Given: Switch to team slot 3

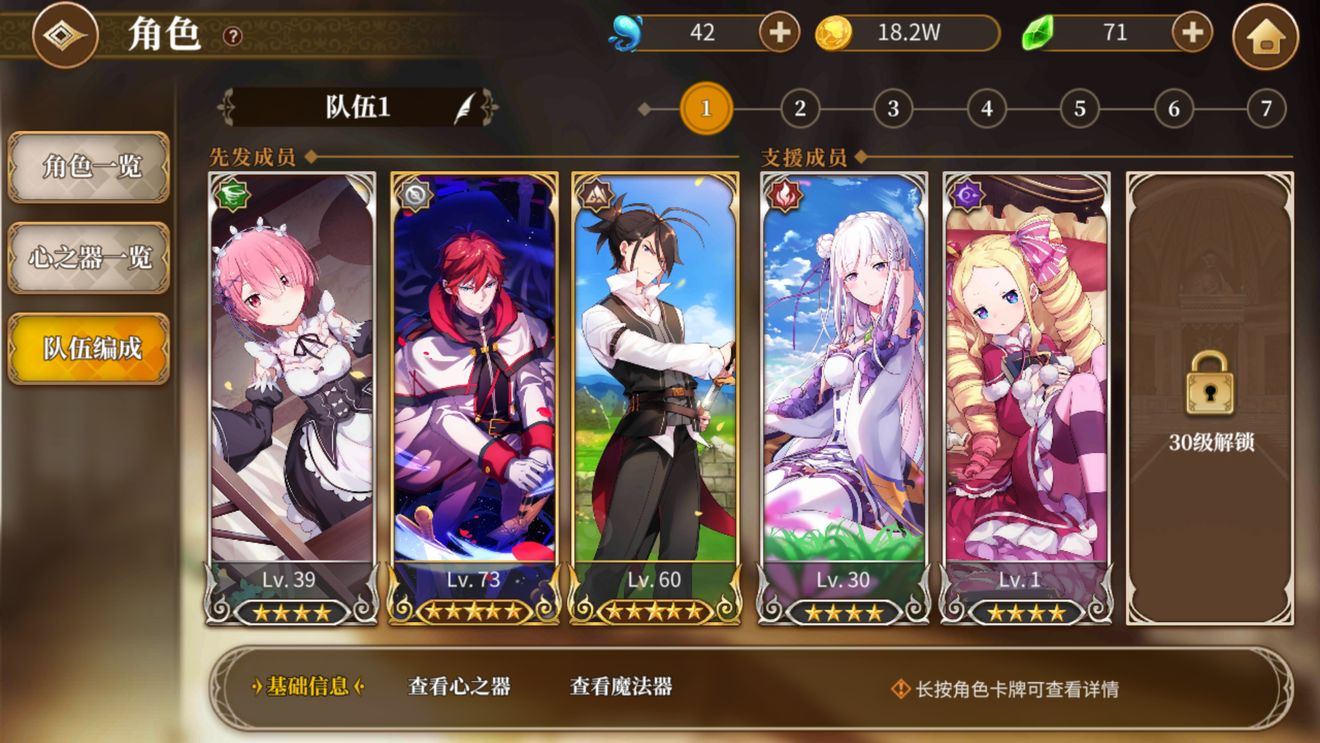Looking at the screenshot, I should pos(893,109).
